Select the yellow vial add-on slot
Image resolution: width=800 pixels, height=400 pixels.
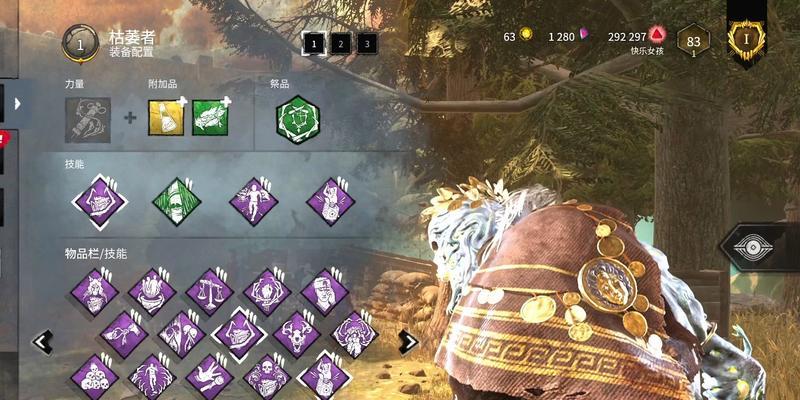point(166,118)
